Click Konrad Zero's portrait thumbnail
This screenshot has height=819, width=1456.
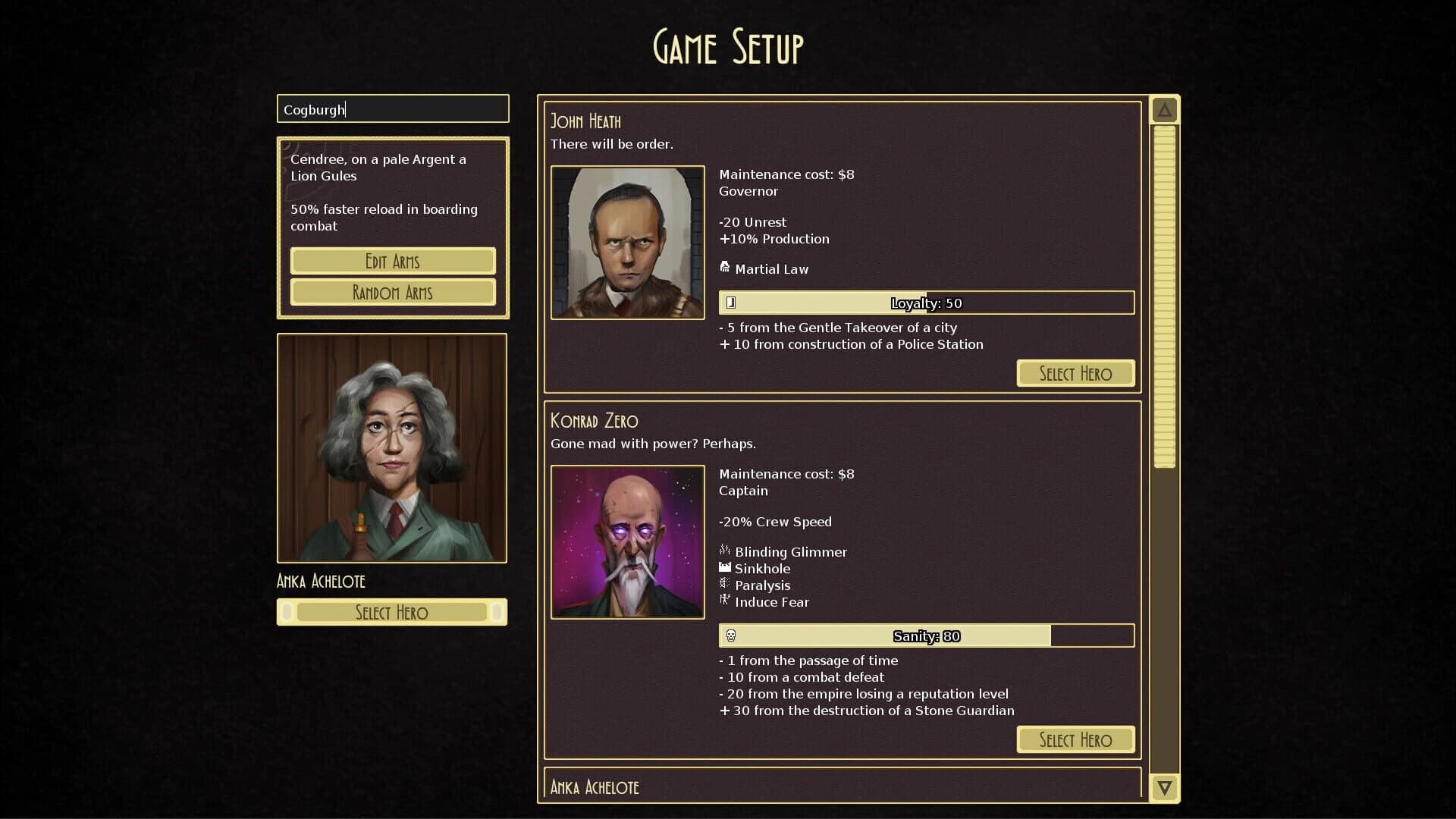(x=627, y=543)
